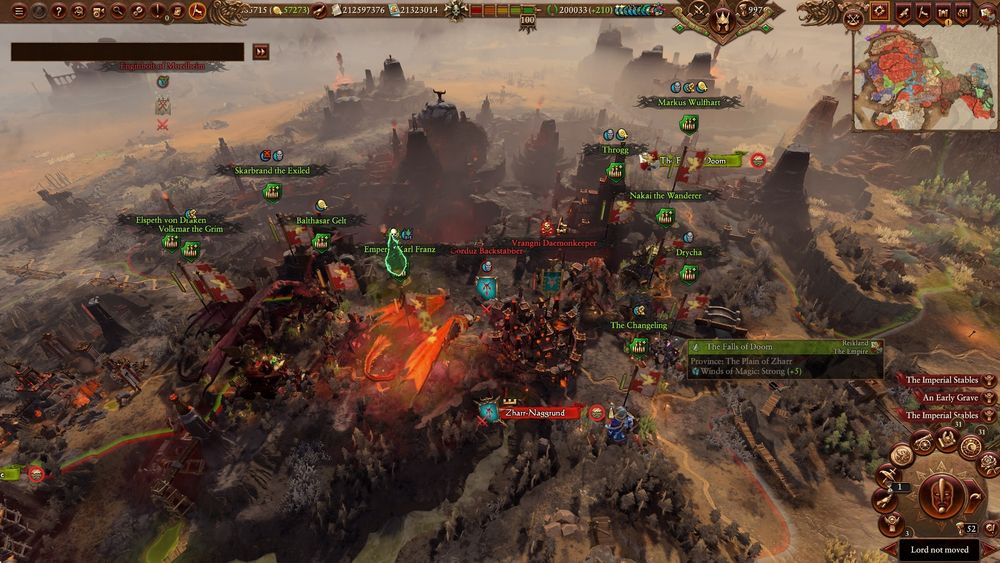This screenshot has height=563, width=1000.
Task: Open the help question mark panel
Action: coord(59,11)
